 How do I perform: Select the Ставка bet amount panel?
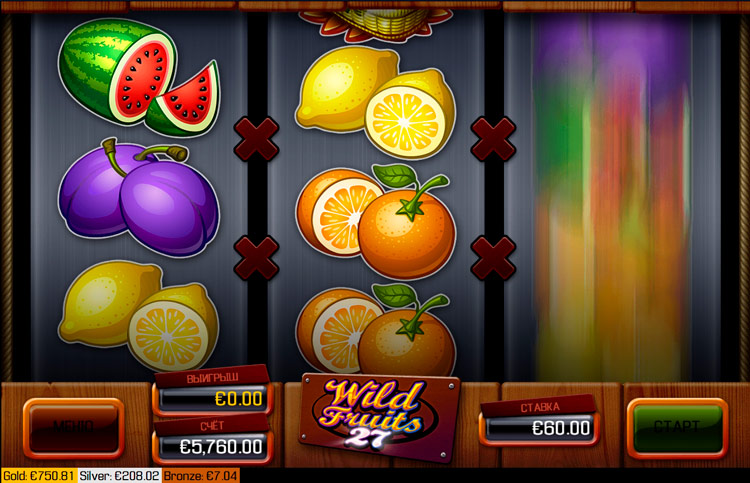tap(541, 427)
